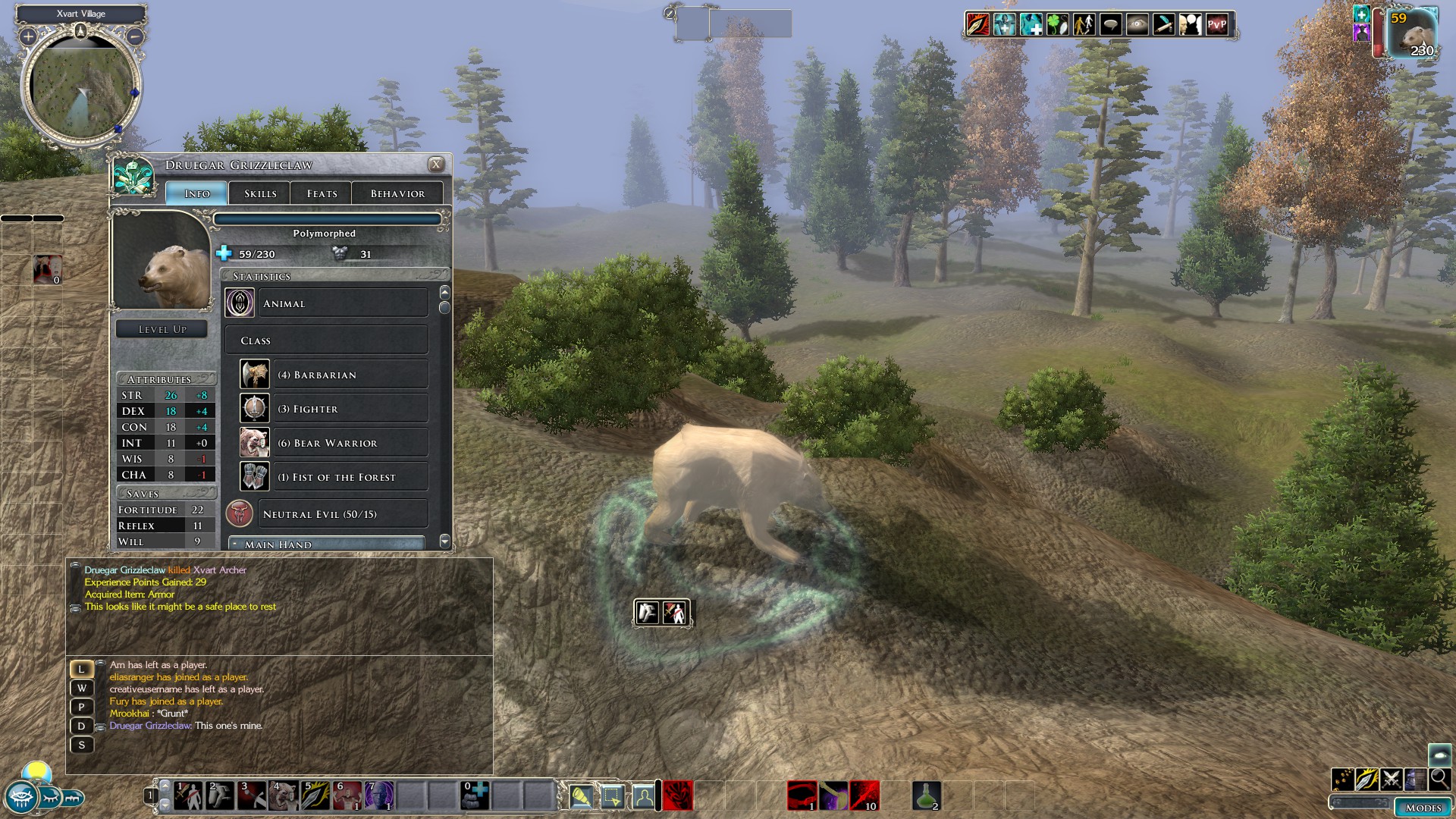Click the bear portrait in party bar

pyautogui.click(x=1413, y=34)
